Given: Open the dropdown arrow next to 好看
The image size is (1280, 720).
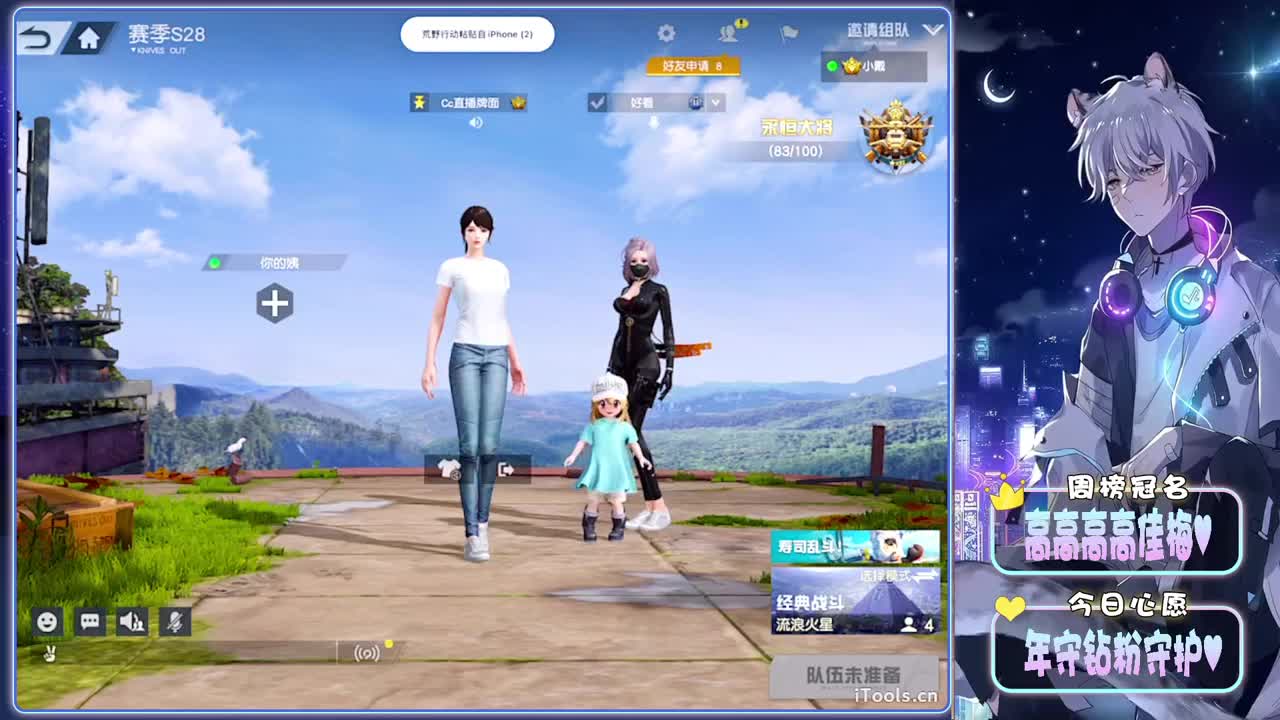Looking at the screenshot, I should [716, 102].
